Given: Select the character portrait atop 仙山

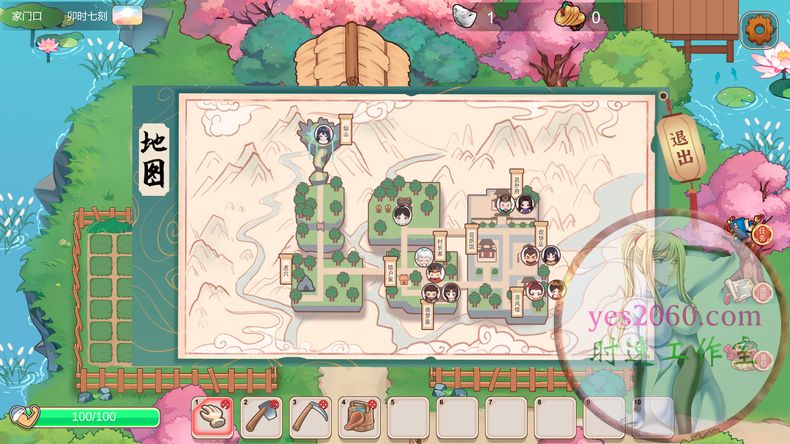Looking at the screenshot, I should (323, 133).
